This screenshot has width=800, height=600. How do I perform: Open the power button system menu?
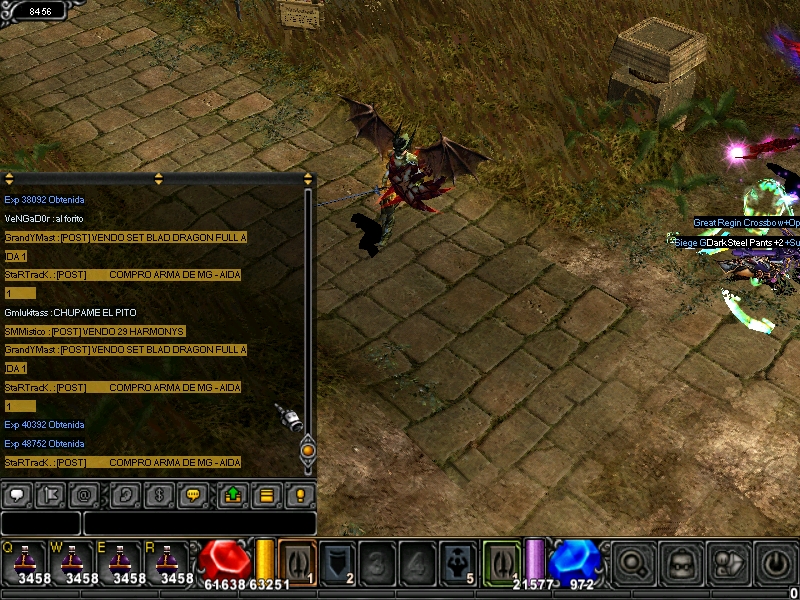[777, 562]
